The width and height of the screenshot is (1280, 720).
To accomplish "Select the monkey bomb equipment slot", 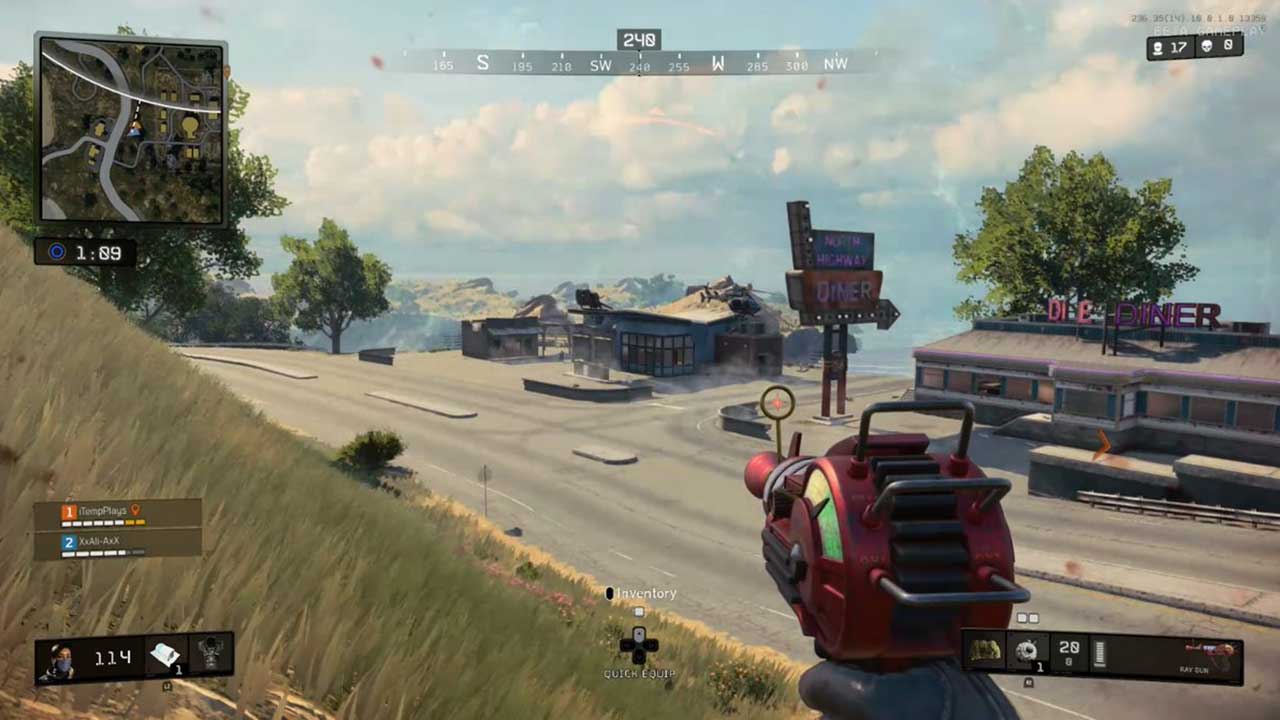I will point(1027,652).
